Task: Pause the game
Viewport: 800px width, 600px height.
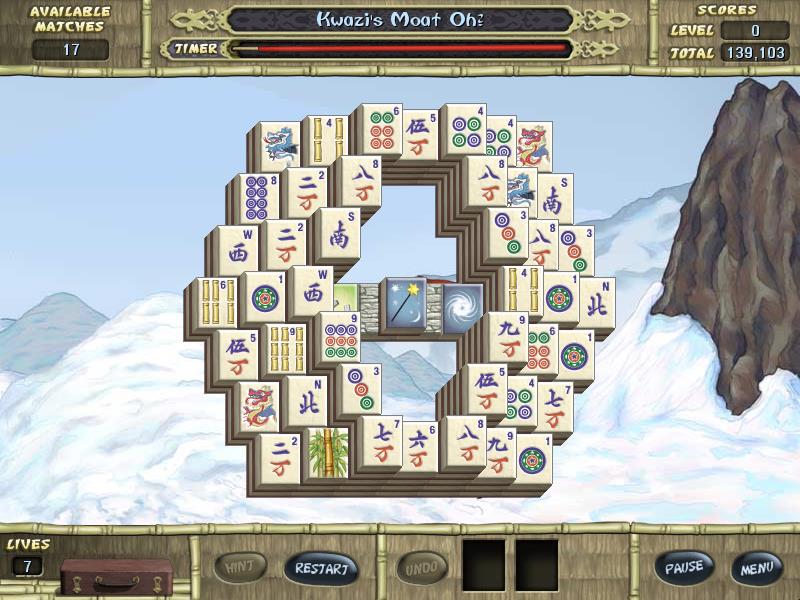Action: pos(685,567)
